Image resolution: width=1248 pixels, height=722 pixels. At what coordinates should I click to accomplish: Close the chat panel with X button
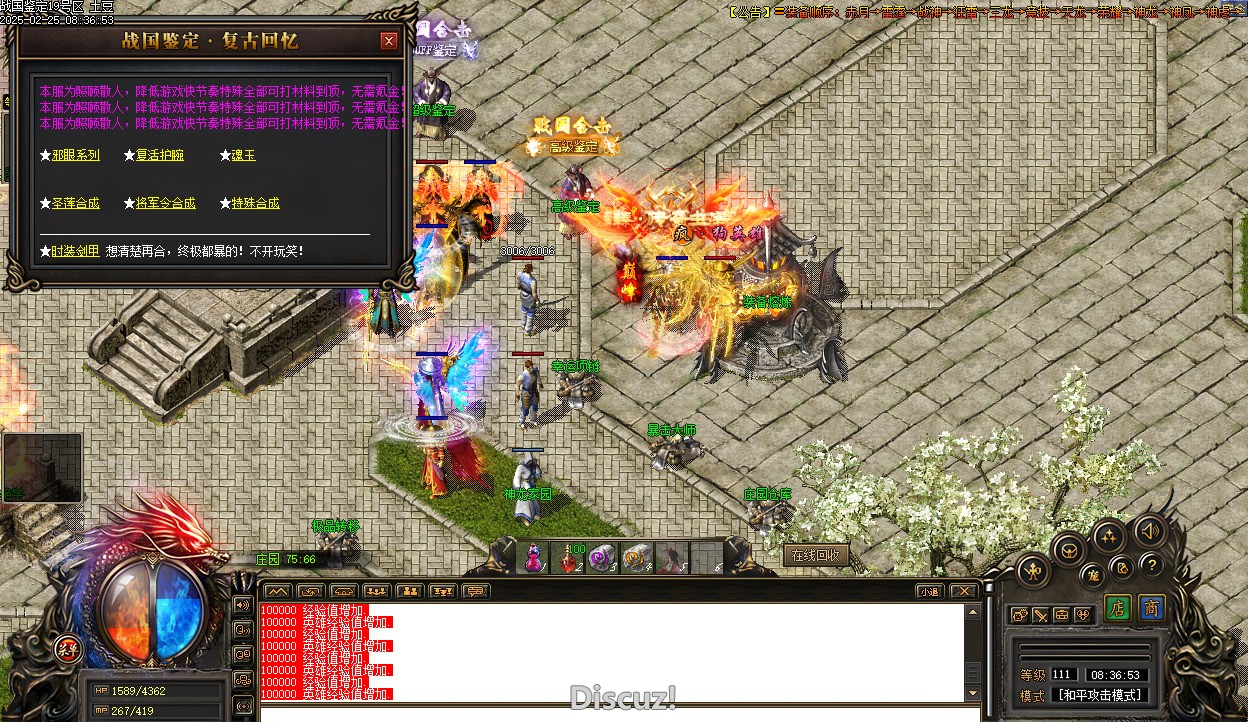point(962,591)
